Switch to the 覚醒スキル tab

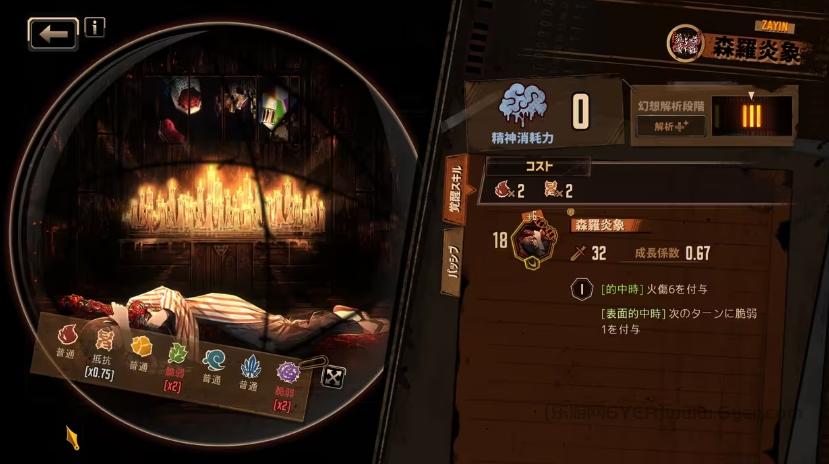pyautogui.click(x=454, y=186)
